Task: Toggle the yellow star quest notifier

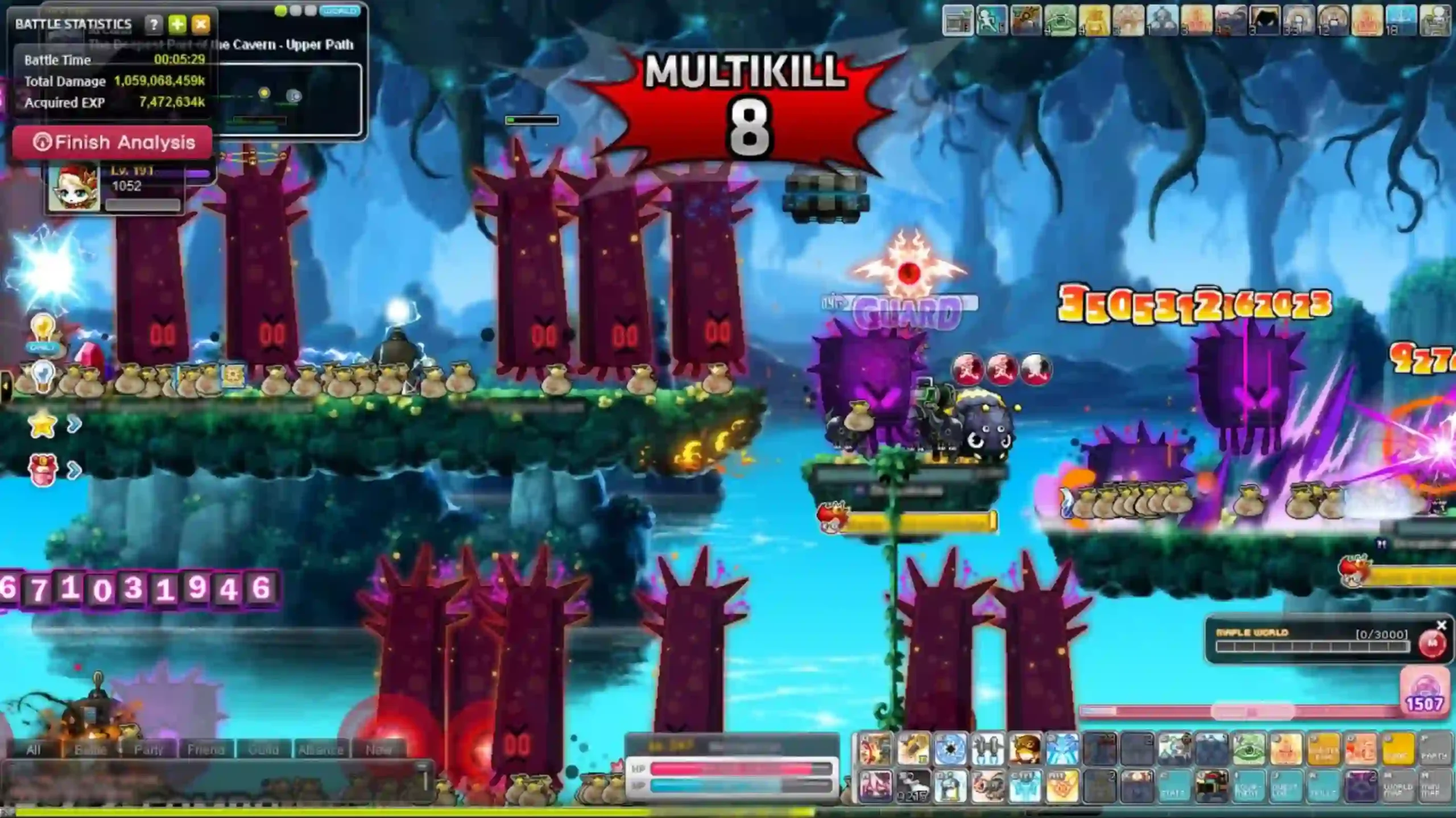Action: [42, 425]
